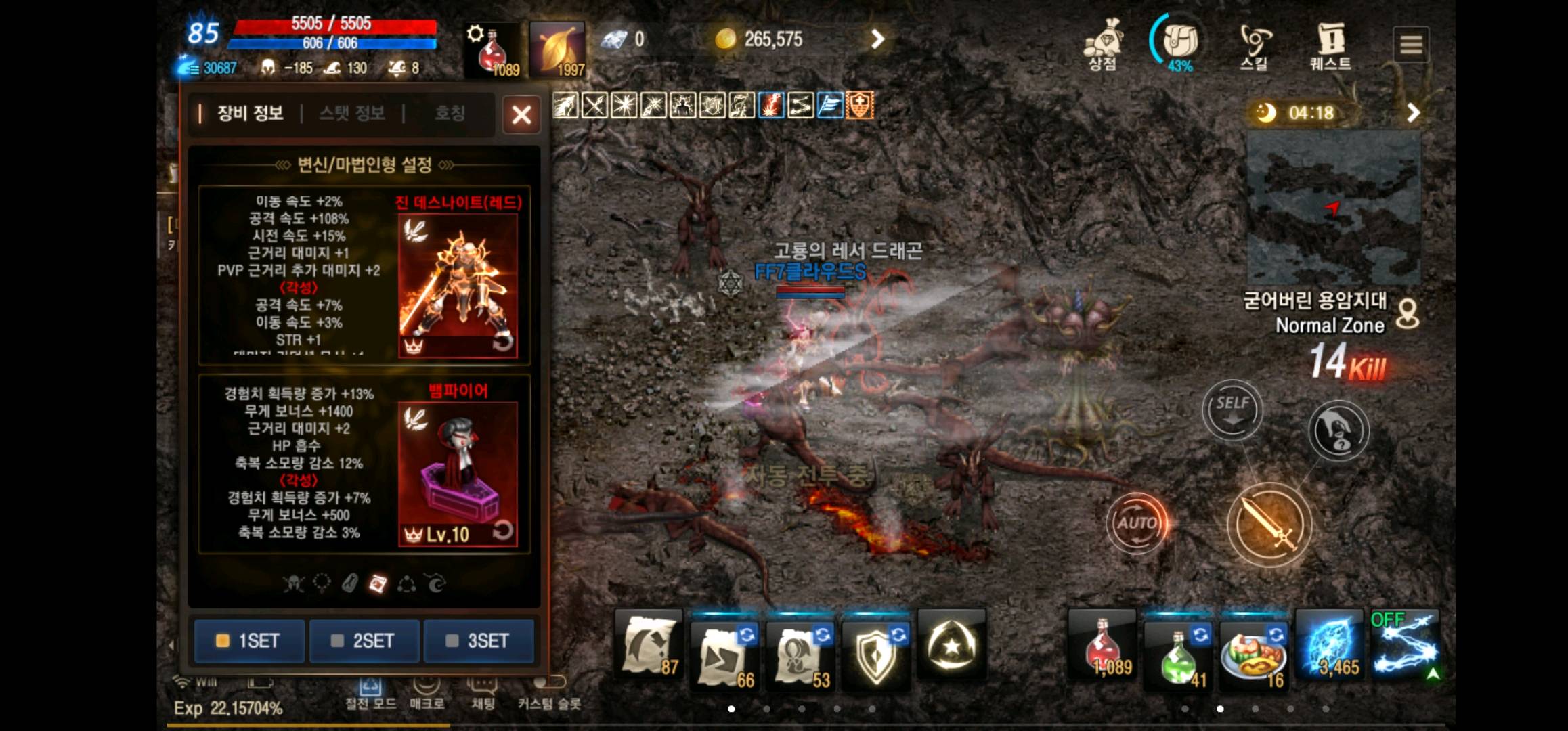Open the 스킬 skills menu
This screenshot has height=731, width=1568.
(x=1254, y=45)
